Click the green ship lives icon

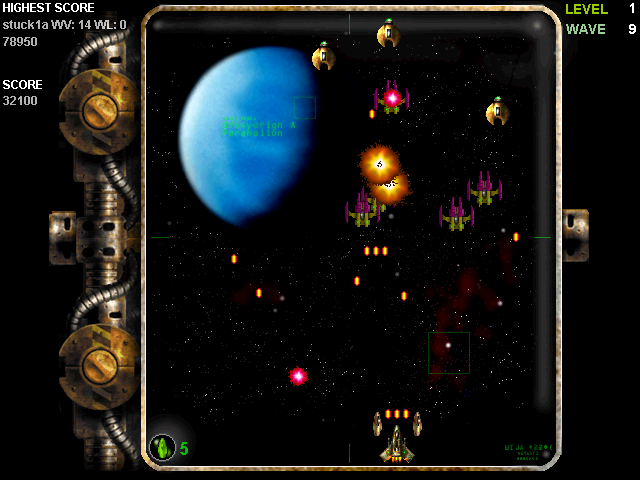[x=162, y=448]
